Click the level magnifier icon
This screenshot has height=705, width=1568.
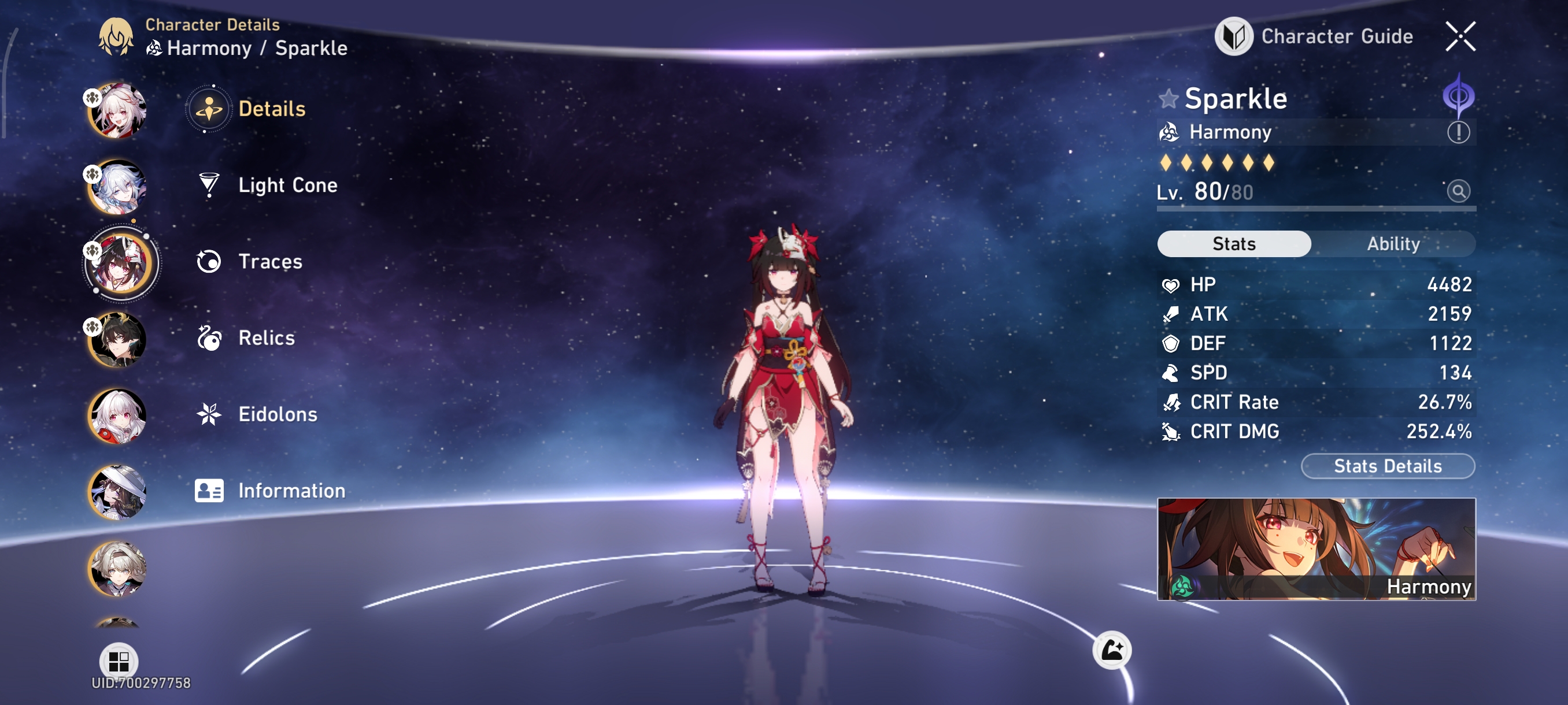click(1458, 192)
